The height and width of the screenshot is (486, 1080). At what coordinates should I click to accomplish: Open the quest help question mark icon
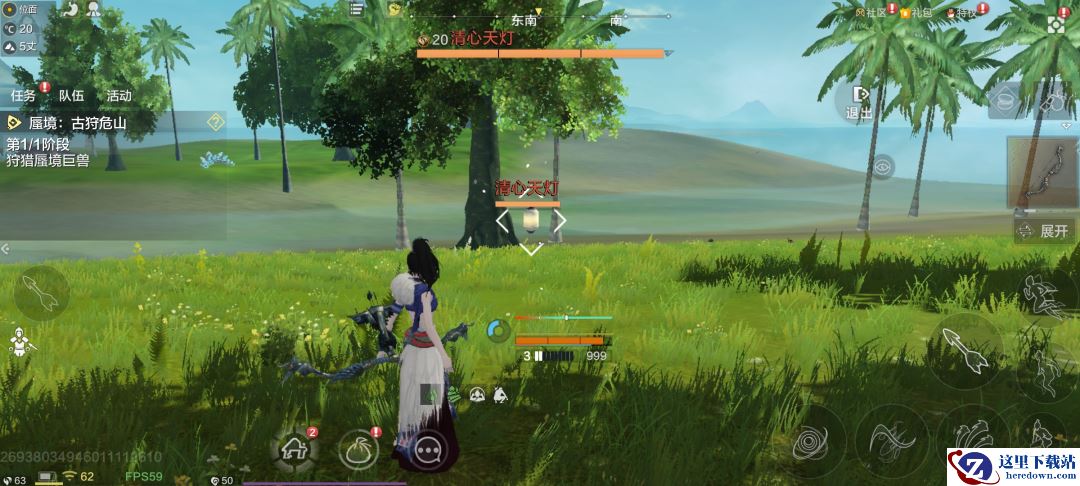click(x=214, y=122)
